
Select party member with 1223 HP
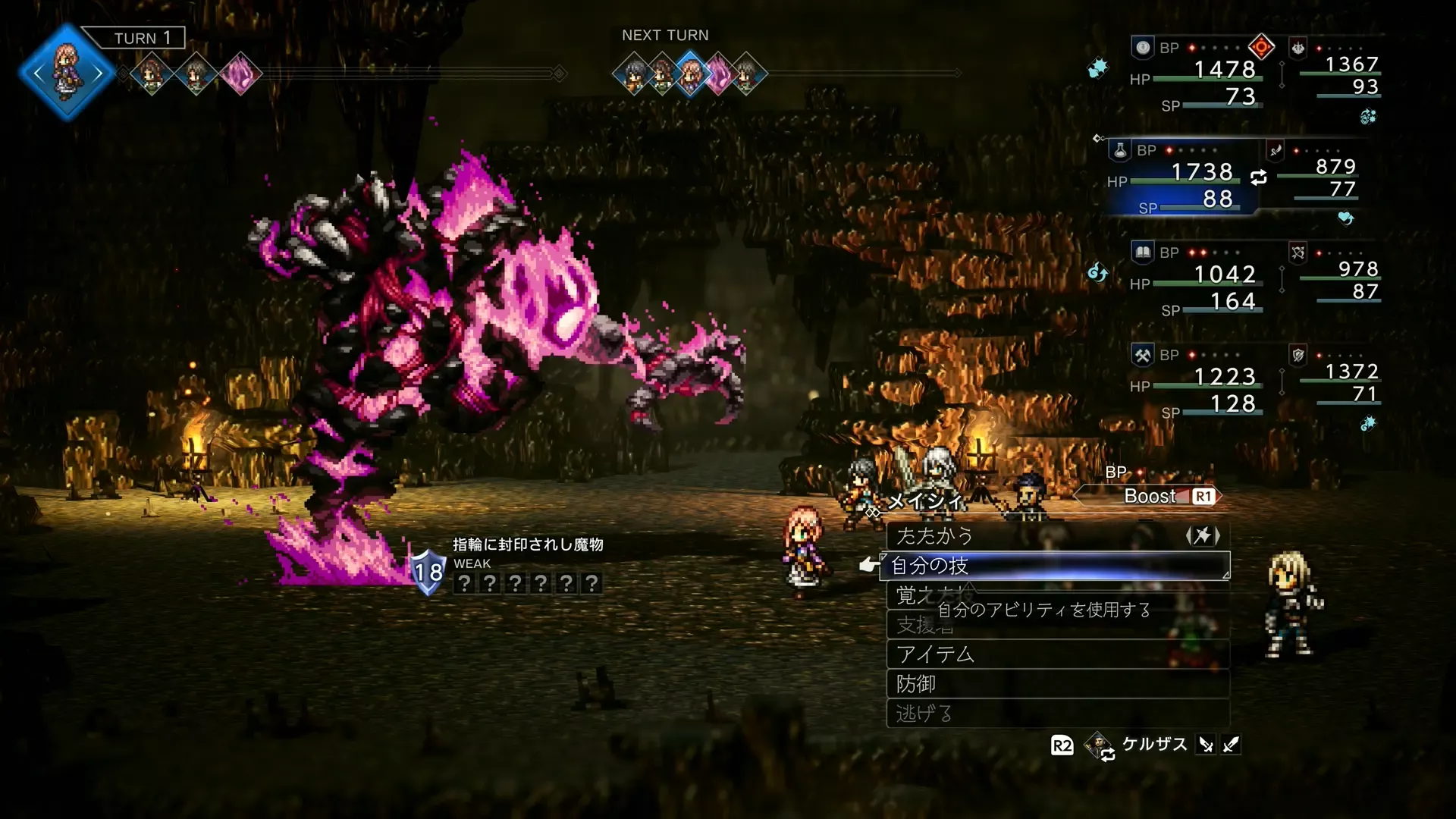[x=1198, y=383]
